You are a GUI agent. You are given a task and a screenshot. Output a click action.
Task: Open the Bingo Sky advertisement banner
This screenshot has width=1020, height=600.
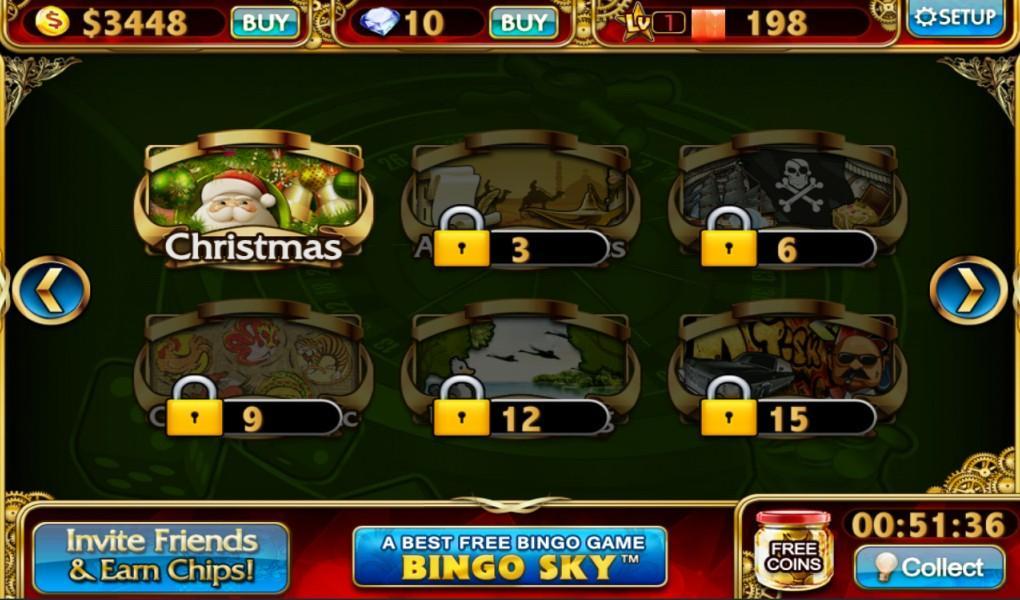click(510, 556)
